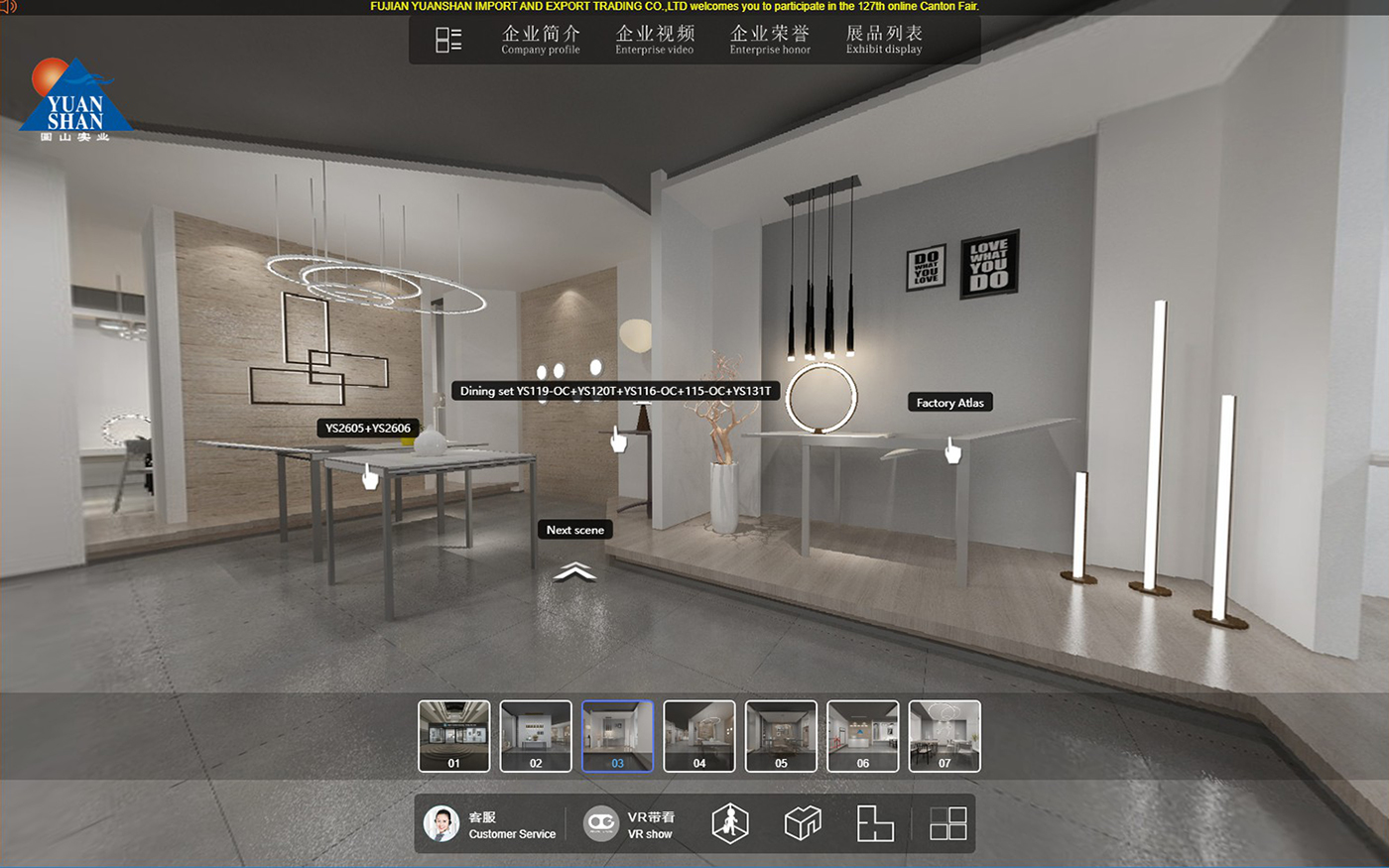Load scene thumbnail 05
The width and height of the screenshot is (1389, 868).
[x=781, y=736]
